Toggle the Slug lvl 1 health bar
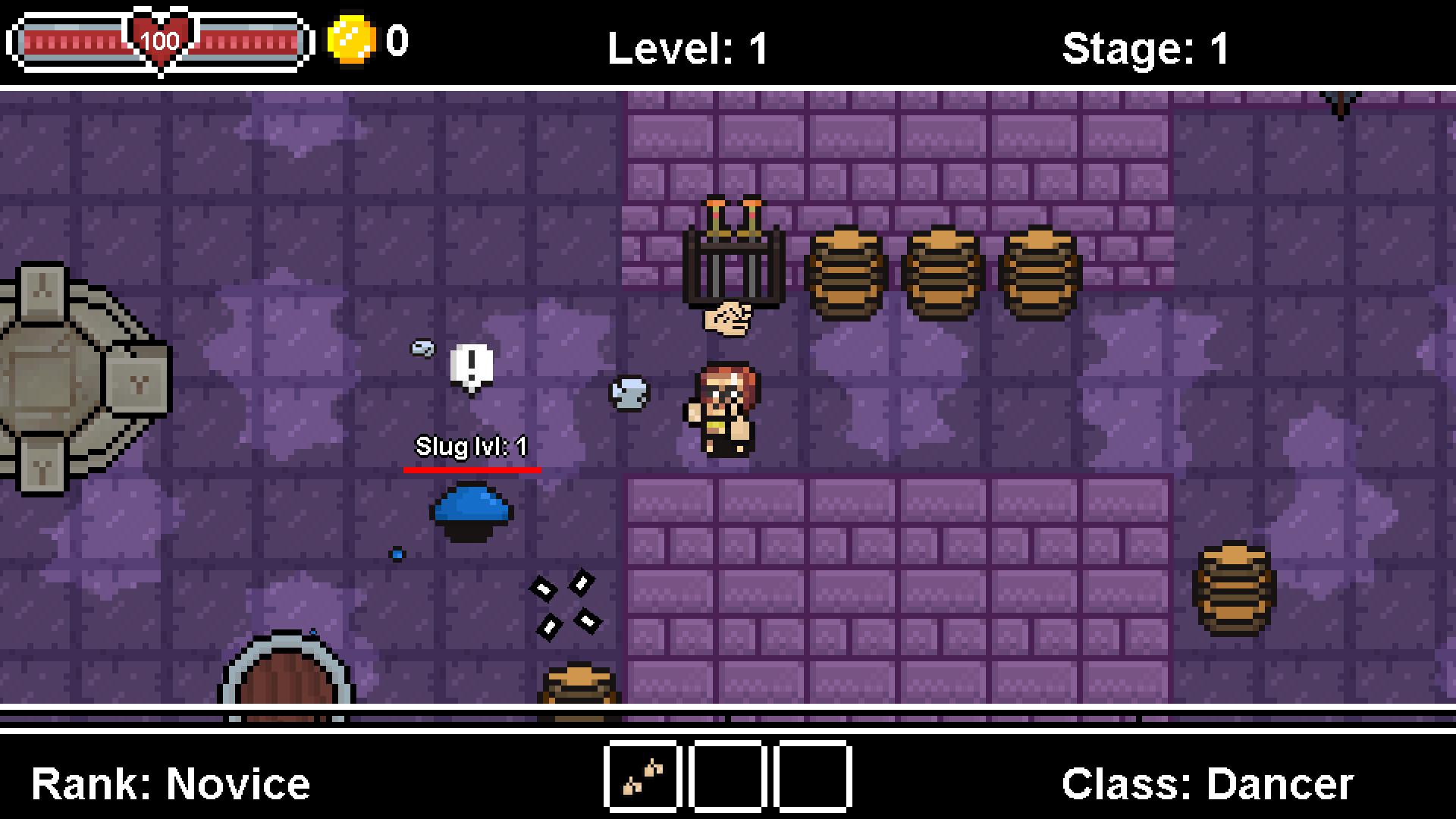1456x819 pixels. pyautogui.click(x=472, y=472)
